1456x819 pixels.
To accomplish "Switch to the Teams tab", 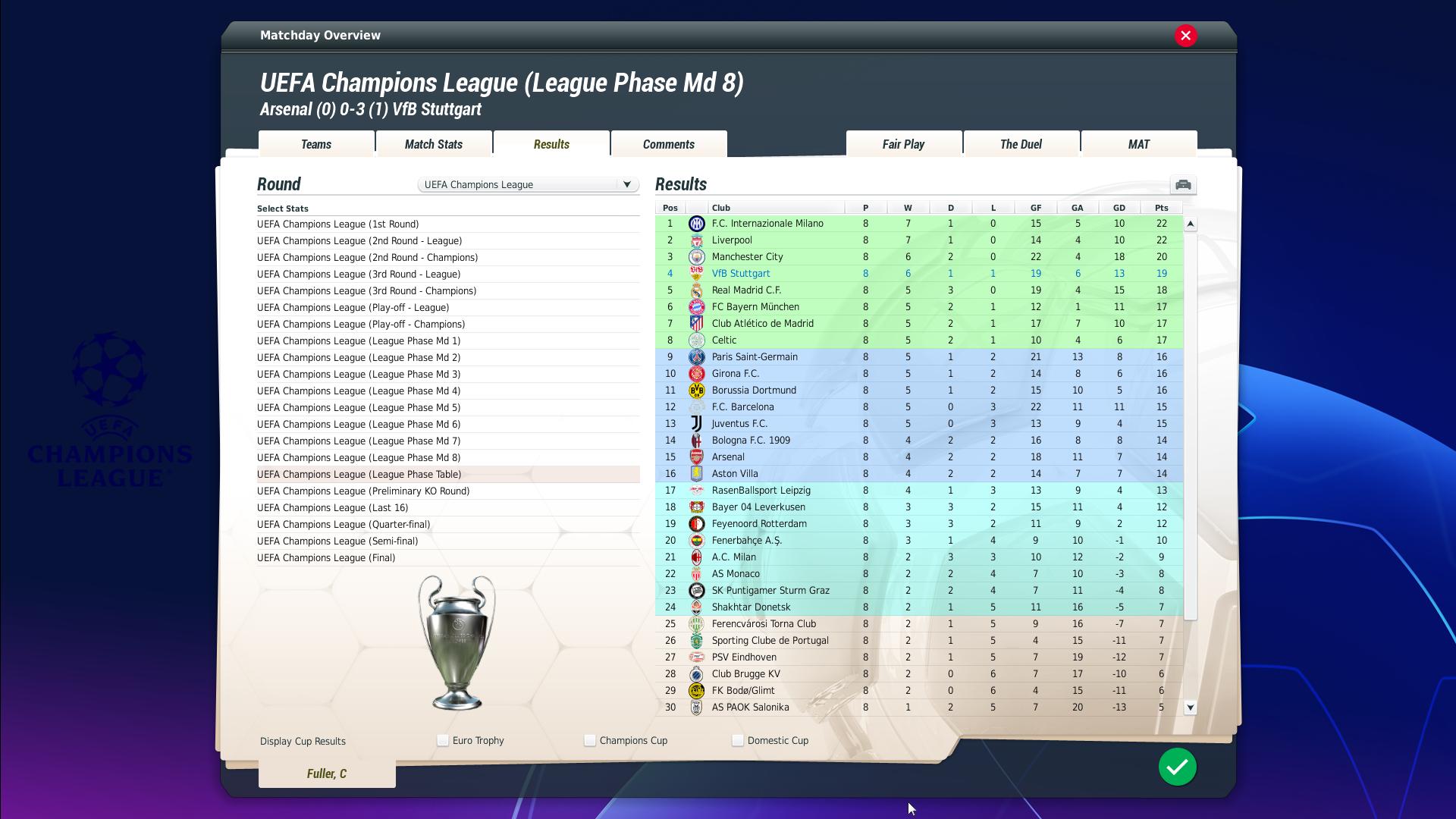I will [x=316, y=144].
